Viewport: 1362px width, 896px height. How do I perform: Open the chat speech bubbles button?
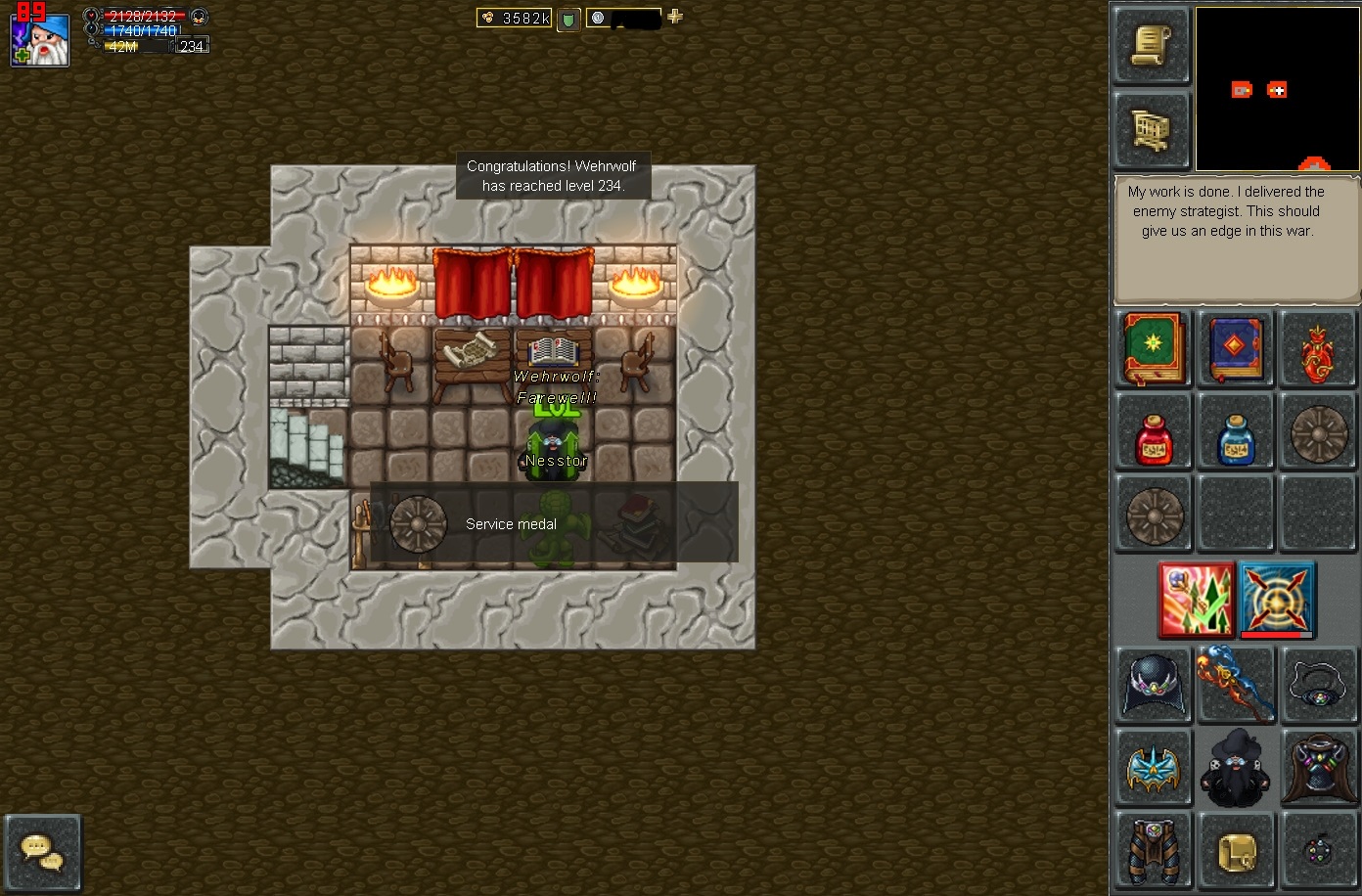pyautogui.click(x=43, y=851)
